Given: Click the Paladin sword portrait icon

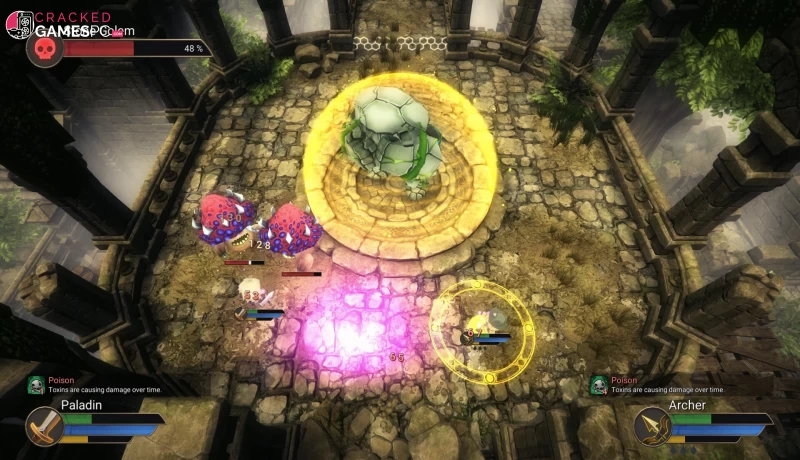Looking at the screenshot, I should pos(44,425).
